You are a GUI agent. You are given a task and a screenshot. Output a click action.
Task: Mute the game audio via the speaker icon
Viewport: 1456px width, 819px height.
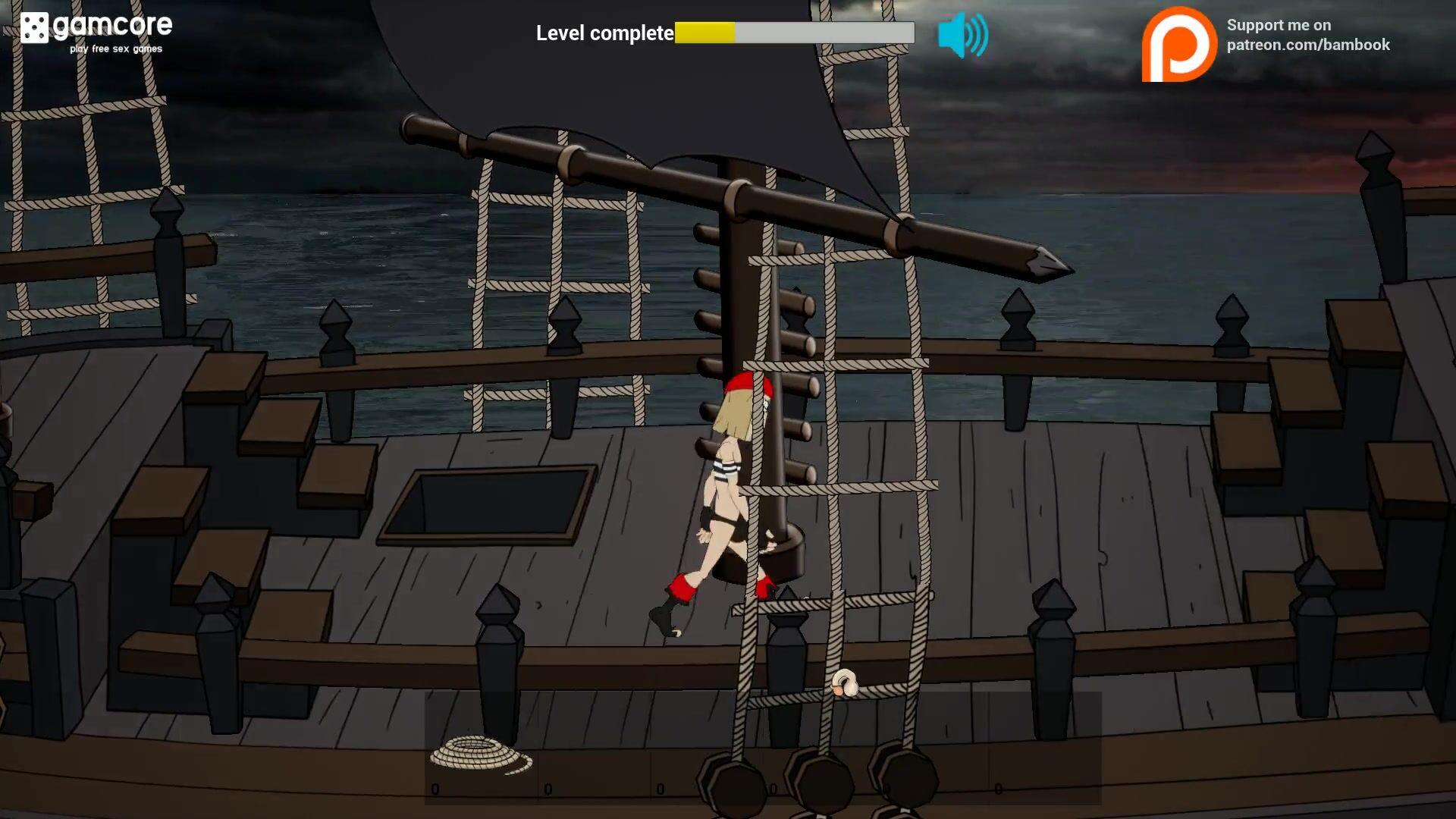click(x=965, y=33)
